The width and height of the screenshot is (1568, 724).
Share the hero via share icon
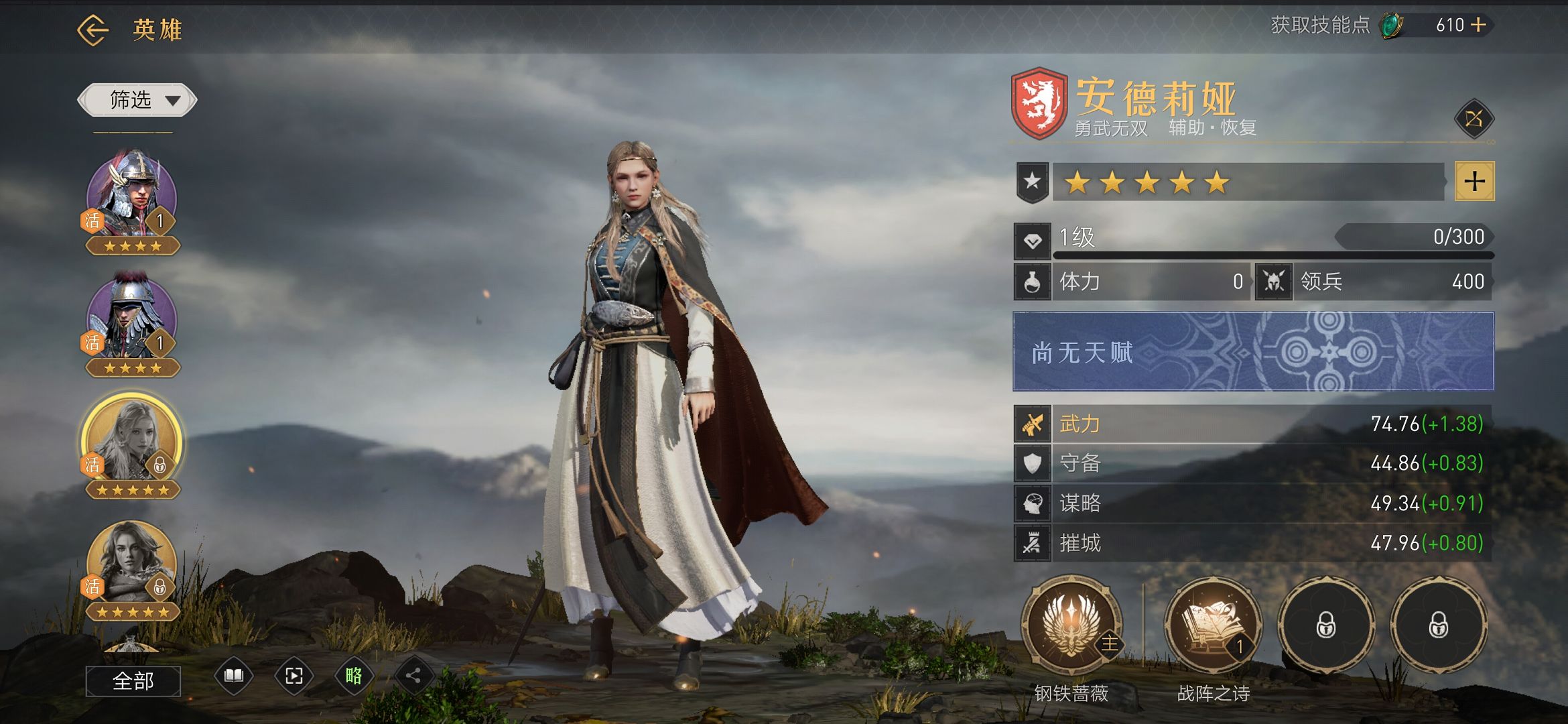point(413,676)
